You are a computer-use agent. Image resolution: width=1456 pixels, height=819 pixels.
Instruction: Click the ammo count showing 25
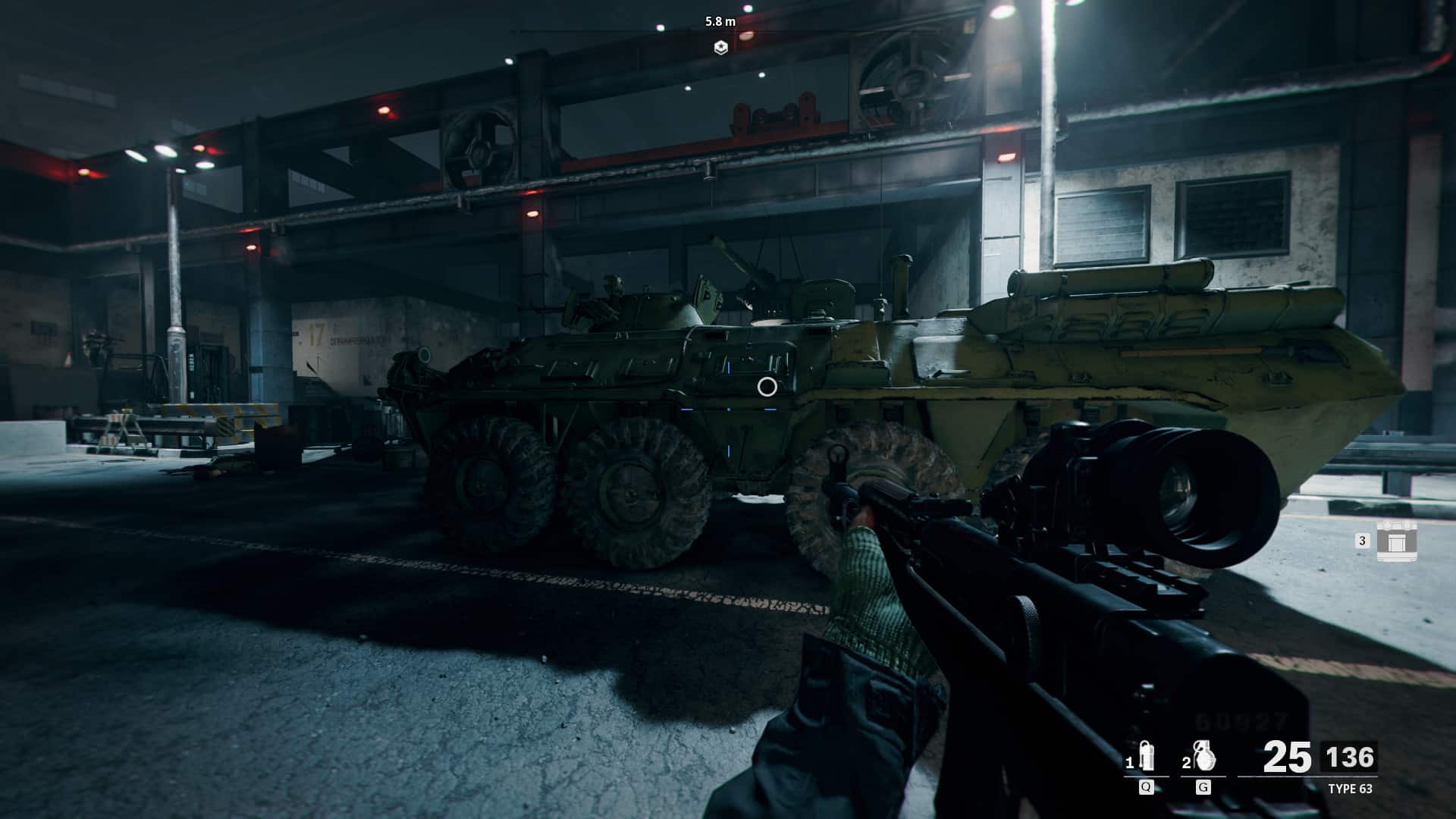(x=1287, y=755)
